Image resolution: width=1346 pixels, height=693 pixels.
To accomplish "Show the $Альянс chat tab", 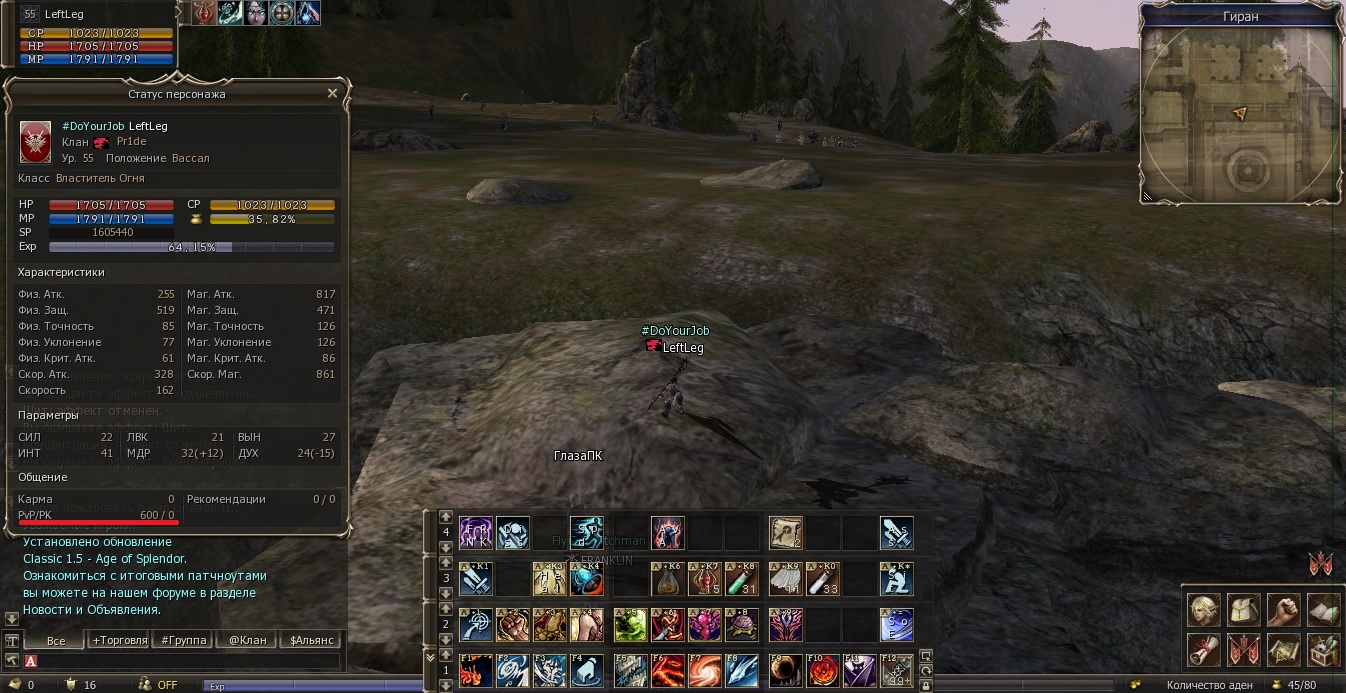I will [x=311, y=640].
